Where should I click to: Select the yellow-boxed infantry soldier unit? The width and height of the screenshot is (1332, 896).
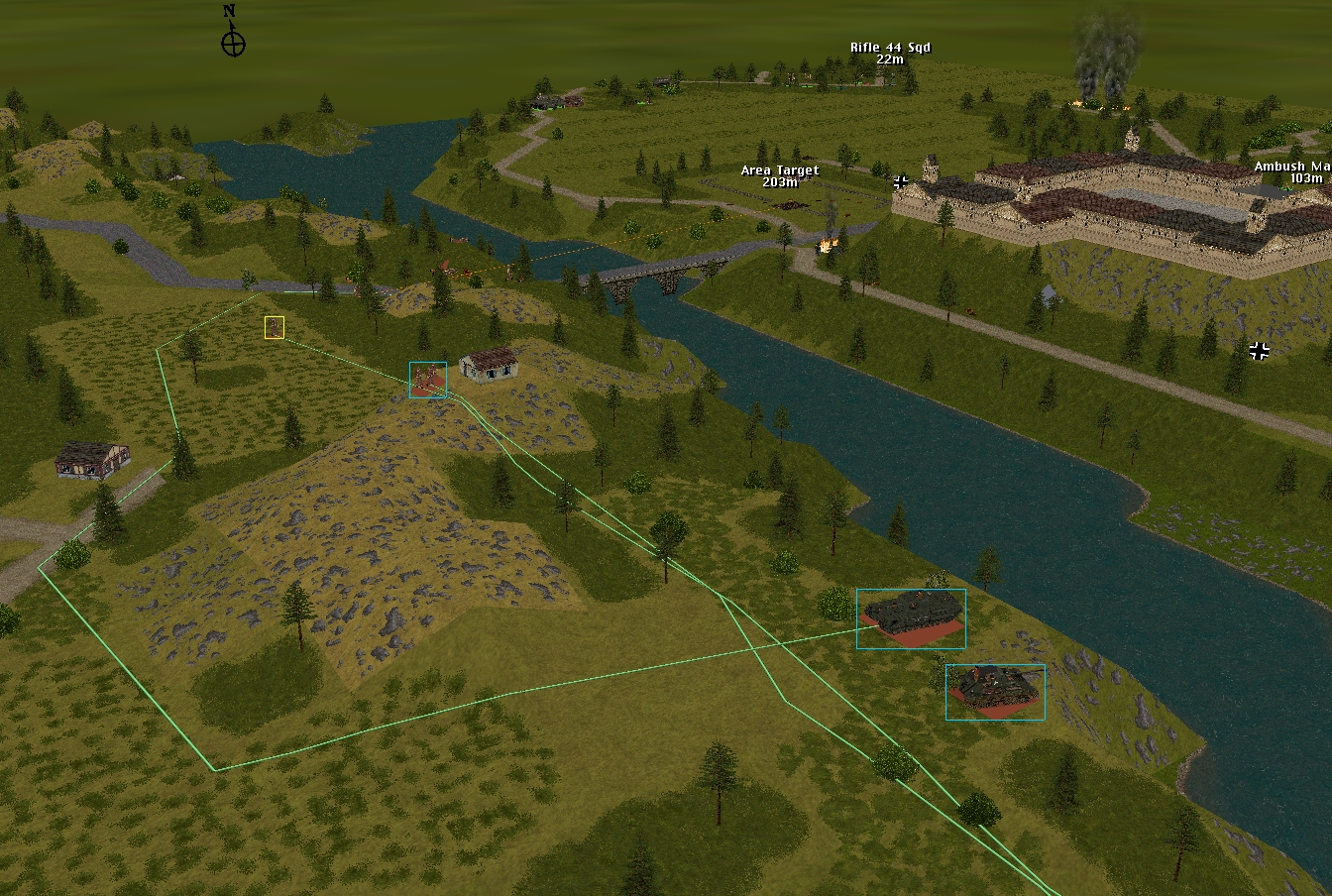click(275, 327)
